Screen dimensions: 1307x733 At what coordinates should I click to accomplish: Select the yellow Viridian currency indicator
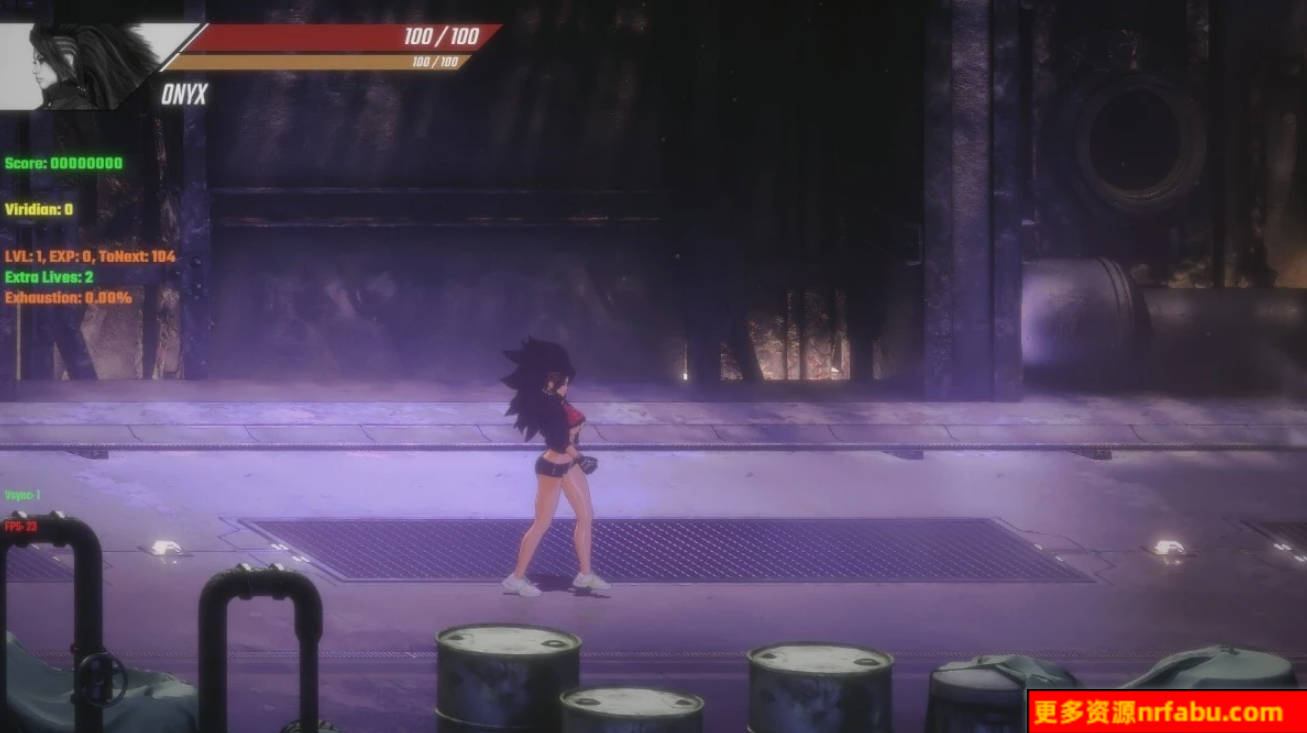[35, 210]
